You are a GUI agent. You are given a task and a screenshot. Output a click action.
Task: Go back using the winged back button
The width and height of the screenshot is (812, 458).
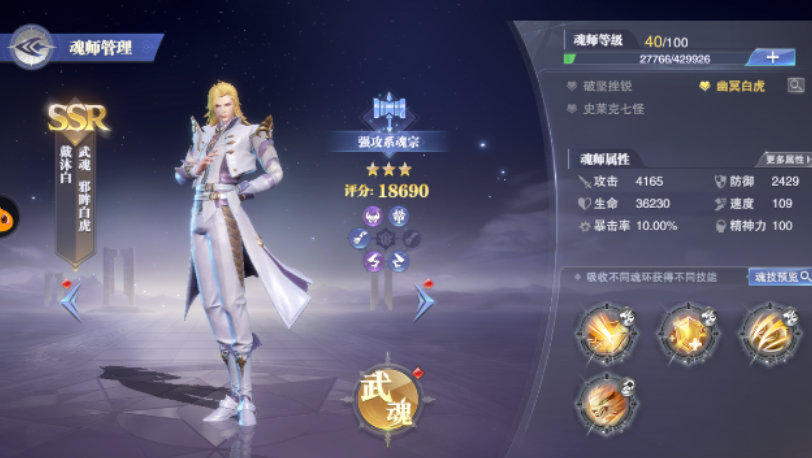tap(30, 47)
